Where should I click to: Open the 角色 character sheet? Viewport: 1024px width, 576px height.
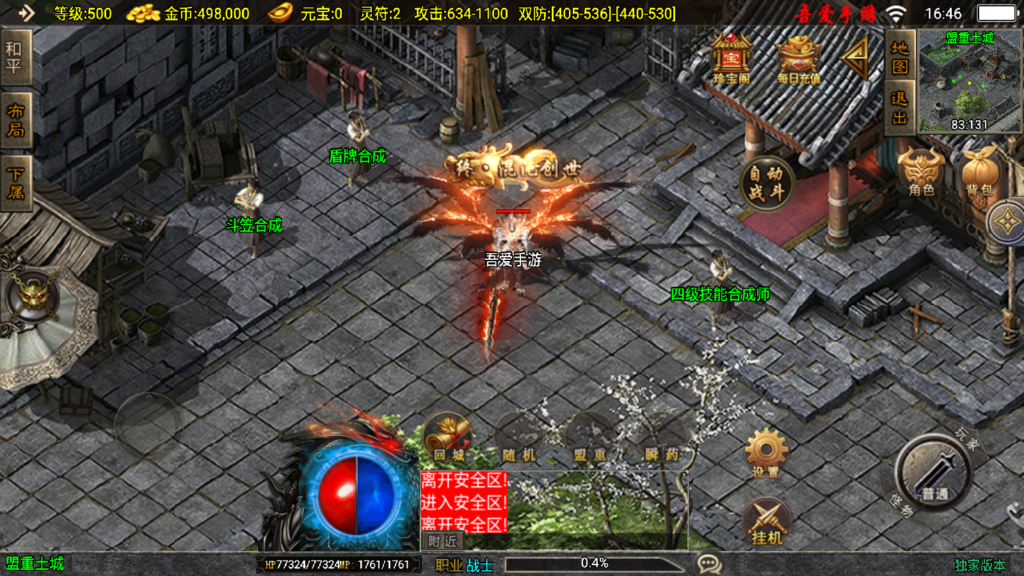point(921,172)
